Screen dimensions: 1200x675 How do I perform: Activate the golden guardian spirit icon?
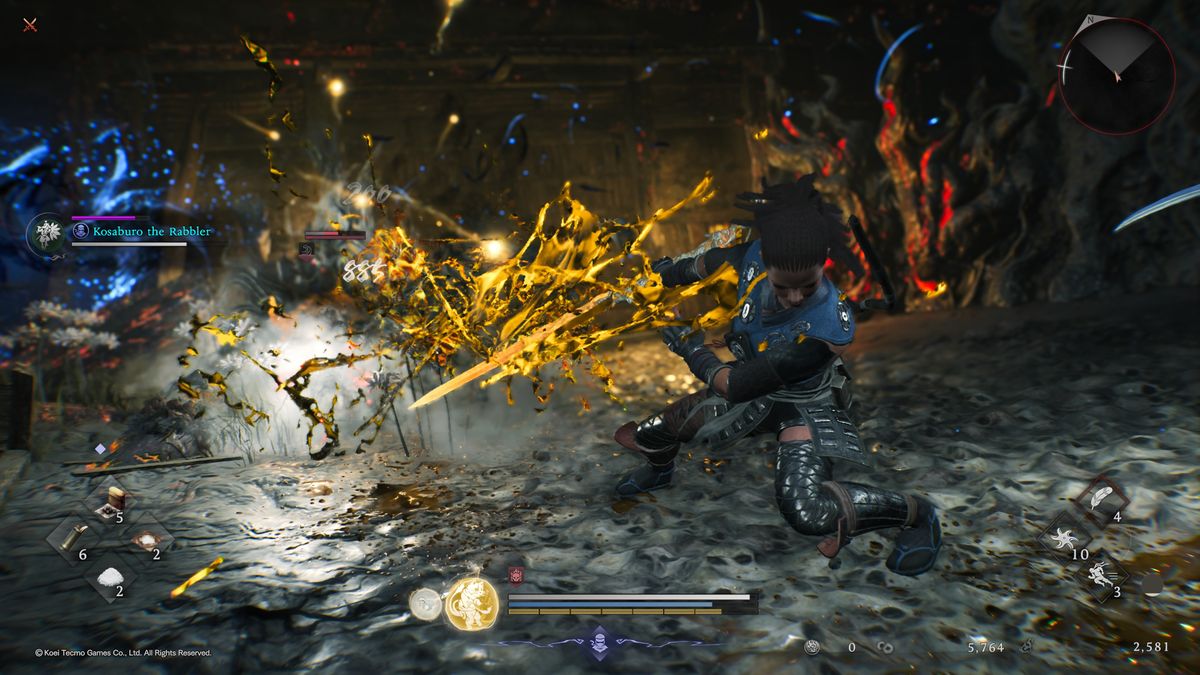coord(471,604)
